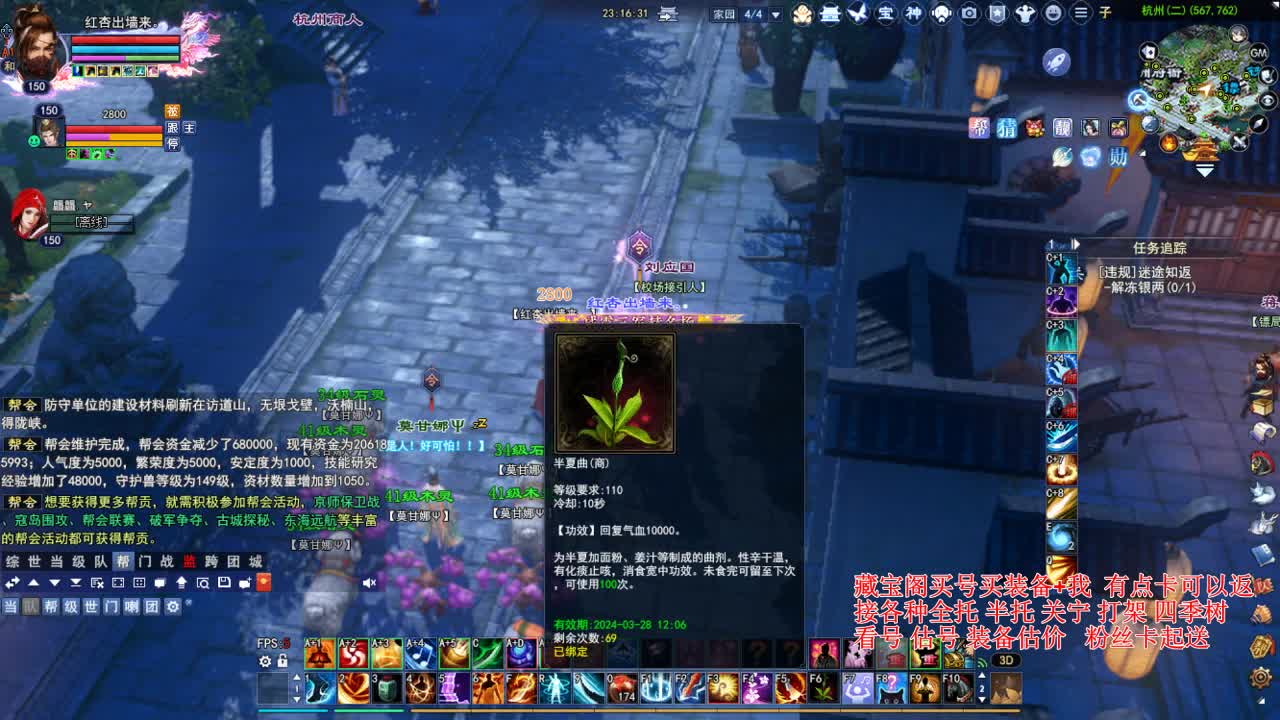Collapse the 任务追踪 quest tracker panel

click(x=1075, y=244)
